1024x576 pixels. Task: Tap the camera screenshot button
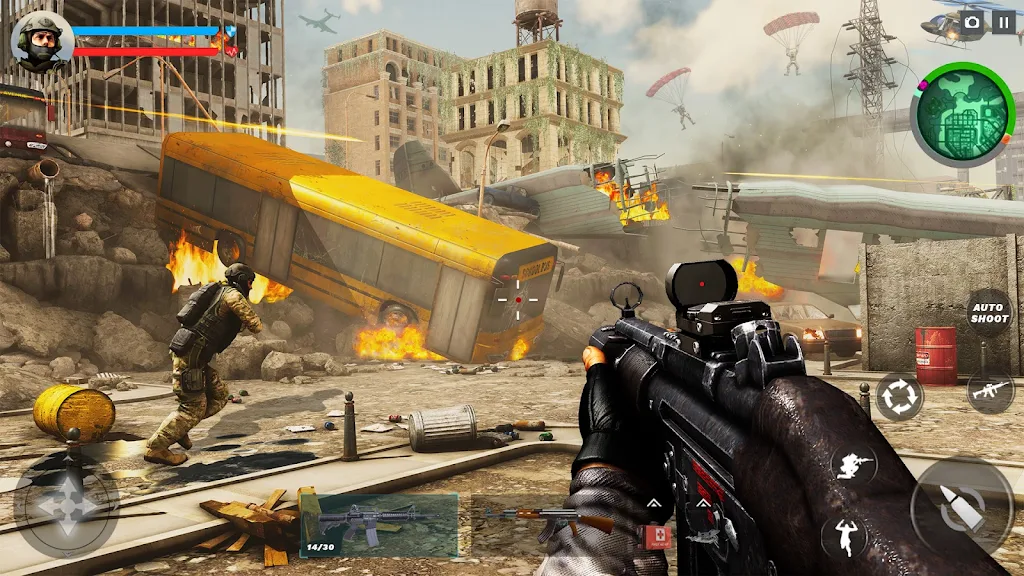[972, 22]
